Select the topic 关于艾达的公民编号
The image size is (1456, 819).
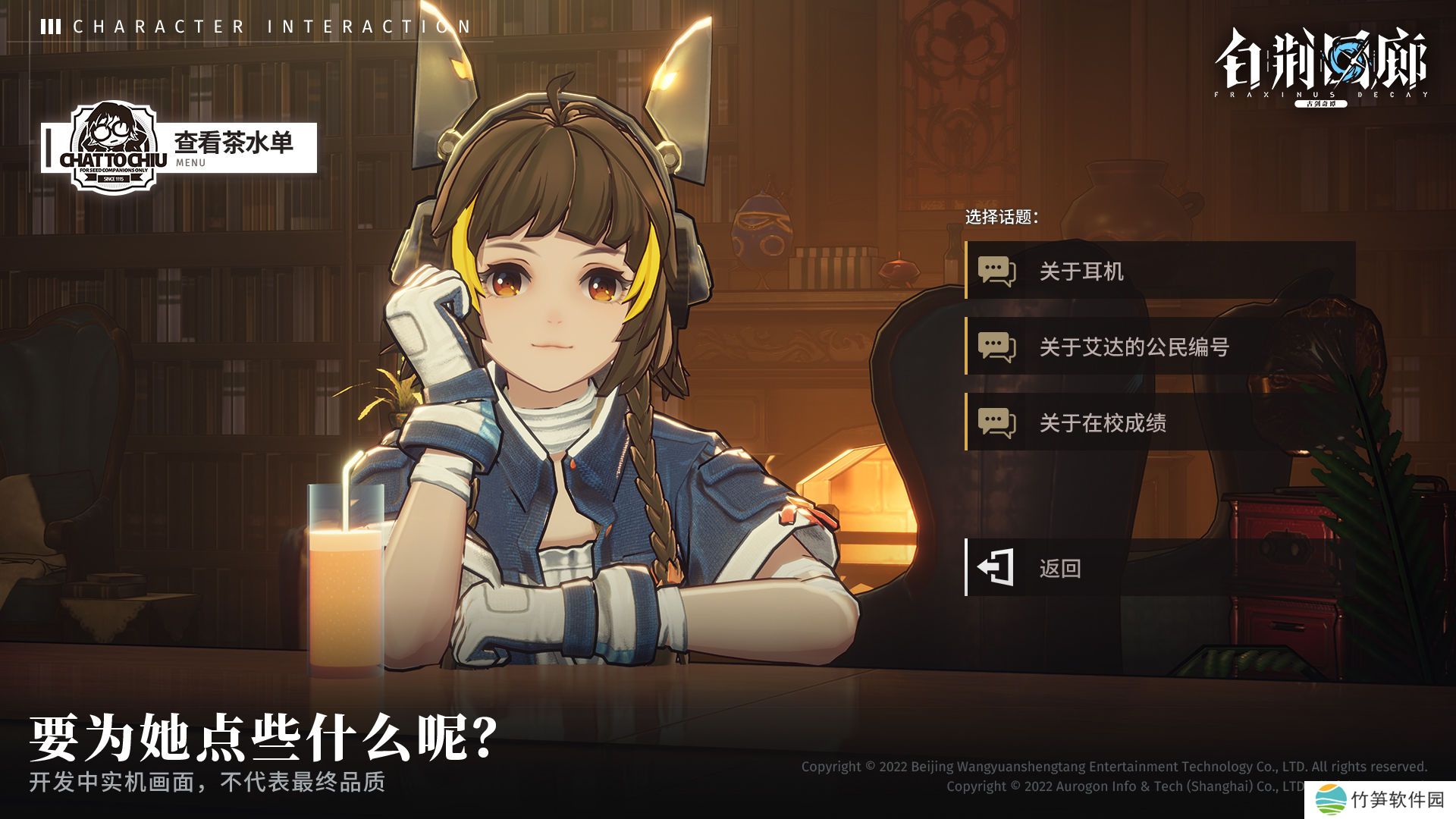pos(1159,347)
